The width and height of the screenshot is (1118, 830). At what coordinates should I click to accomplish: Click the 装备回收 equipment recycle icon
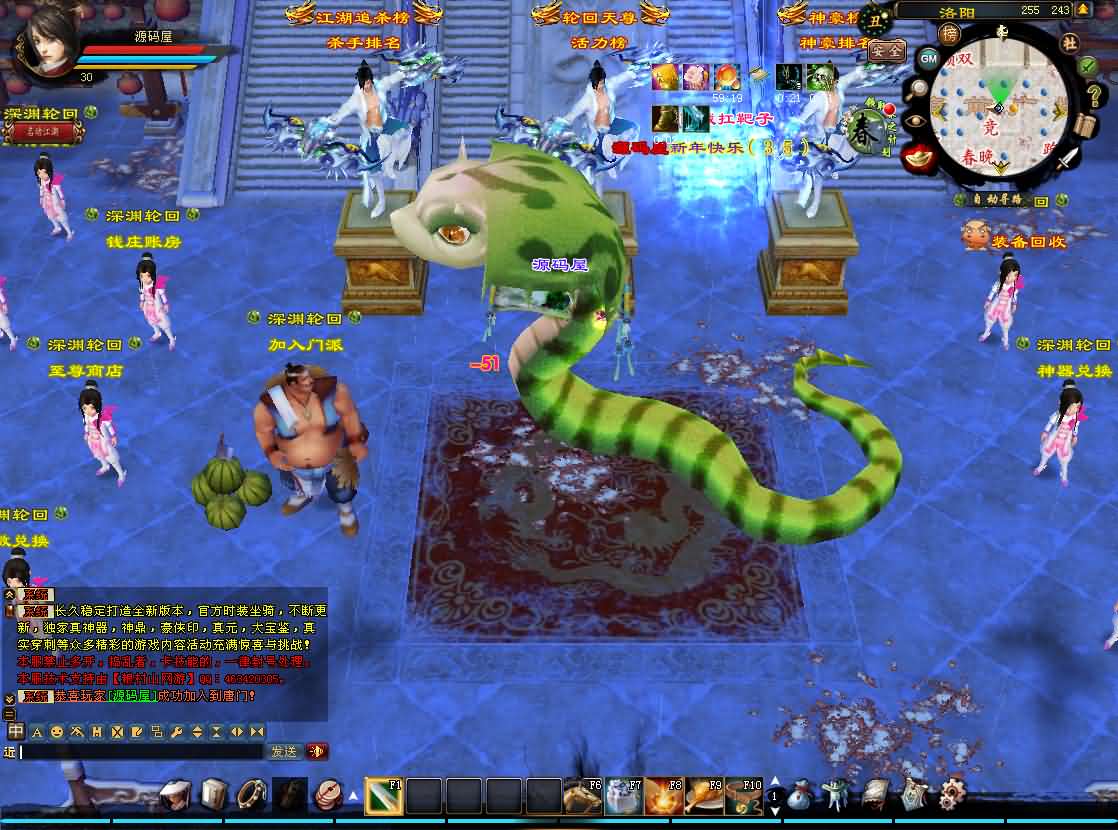[975, 236]
